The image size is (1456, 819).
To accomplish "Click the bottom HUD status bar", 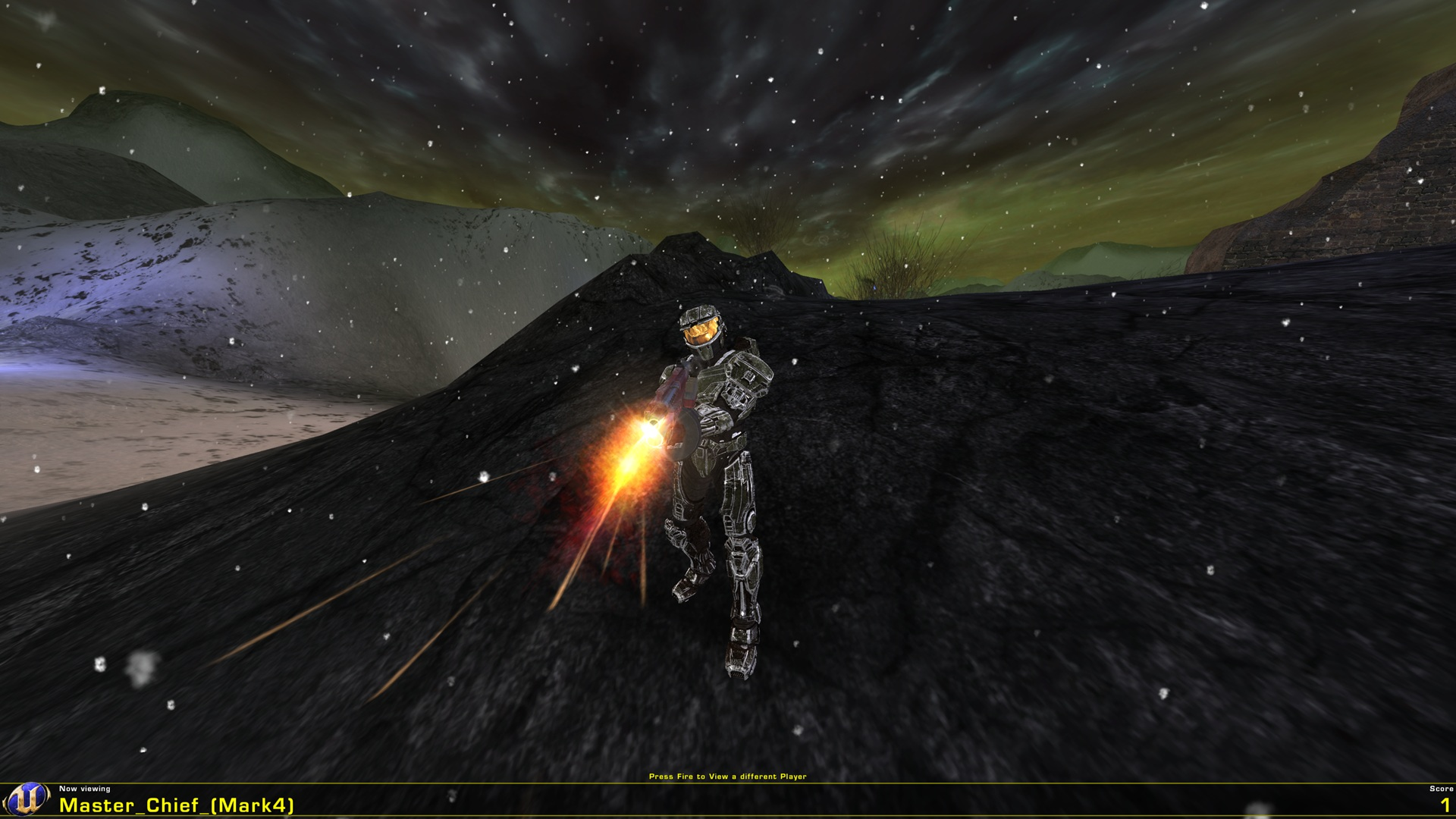I will pyautogui.click(x=728, y=800).
